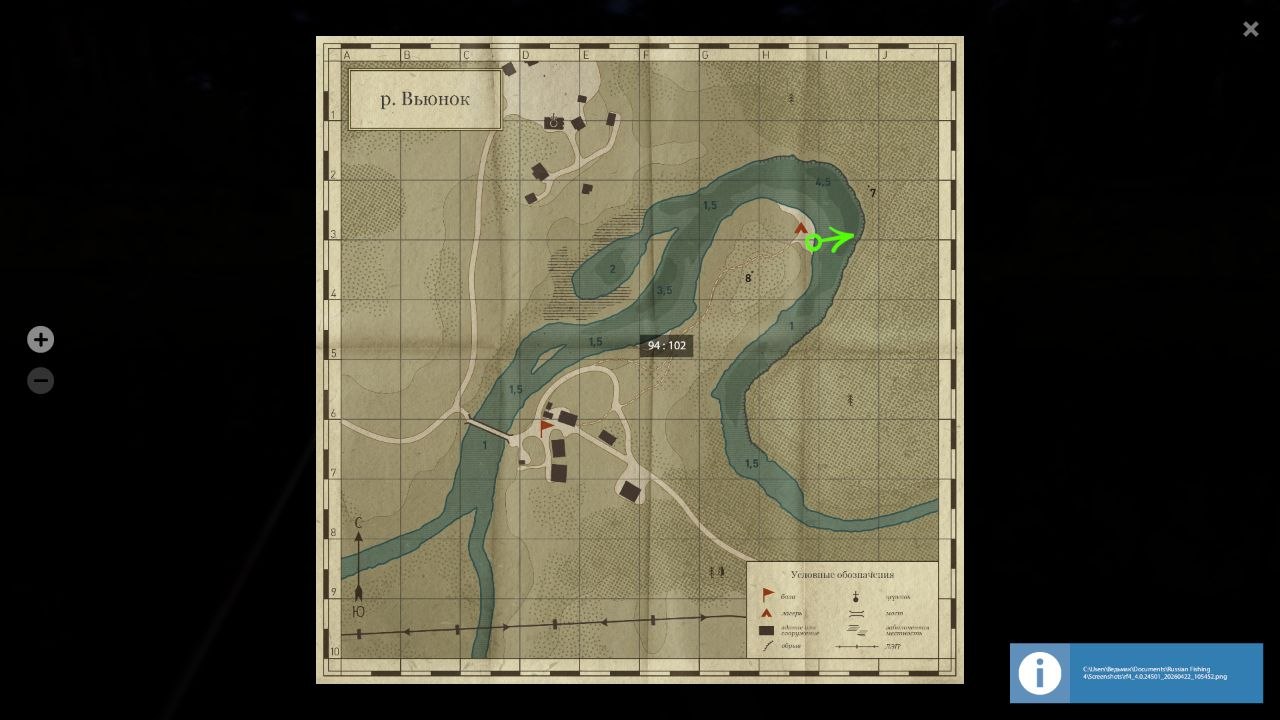Close the map view with the X

pos(1250,29)
